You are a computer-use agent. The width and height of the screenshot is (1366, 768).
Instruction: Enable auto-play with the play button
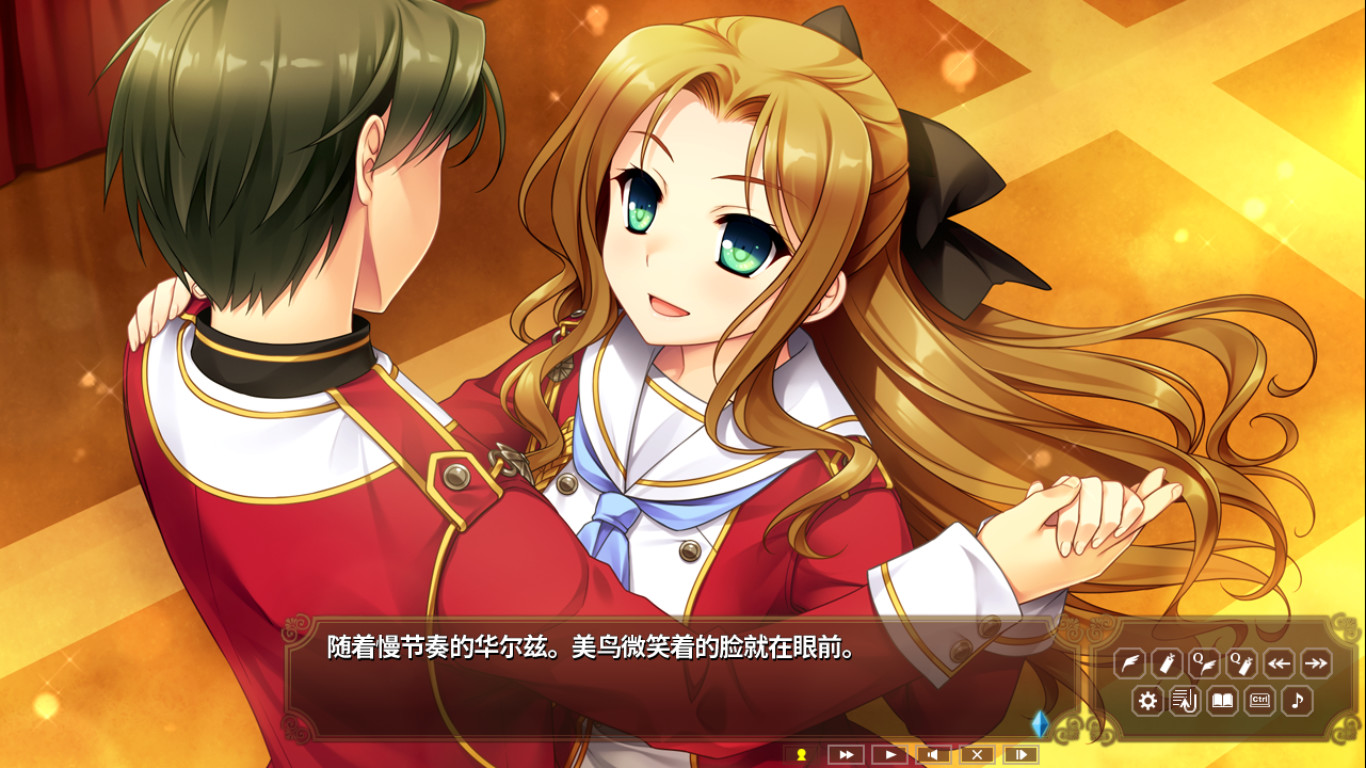tap(889, 754)
